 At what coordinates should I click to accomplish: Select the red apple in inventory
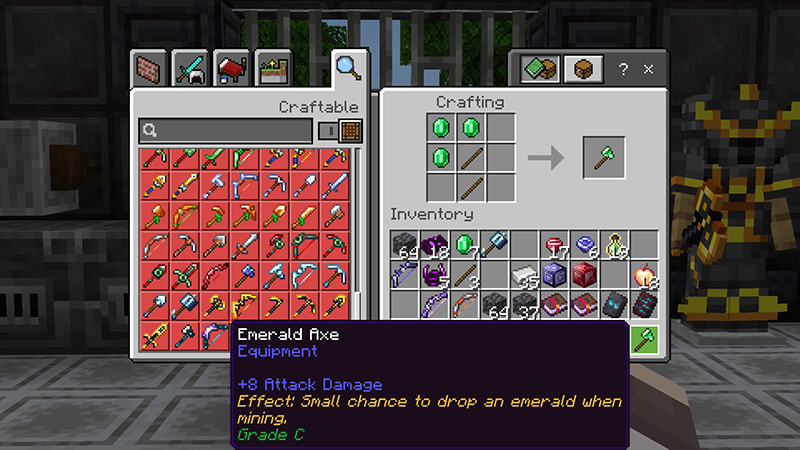click(645, 274)
